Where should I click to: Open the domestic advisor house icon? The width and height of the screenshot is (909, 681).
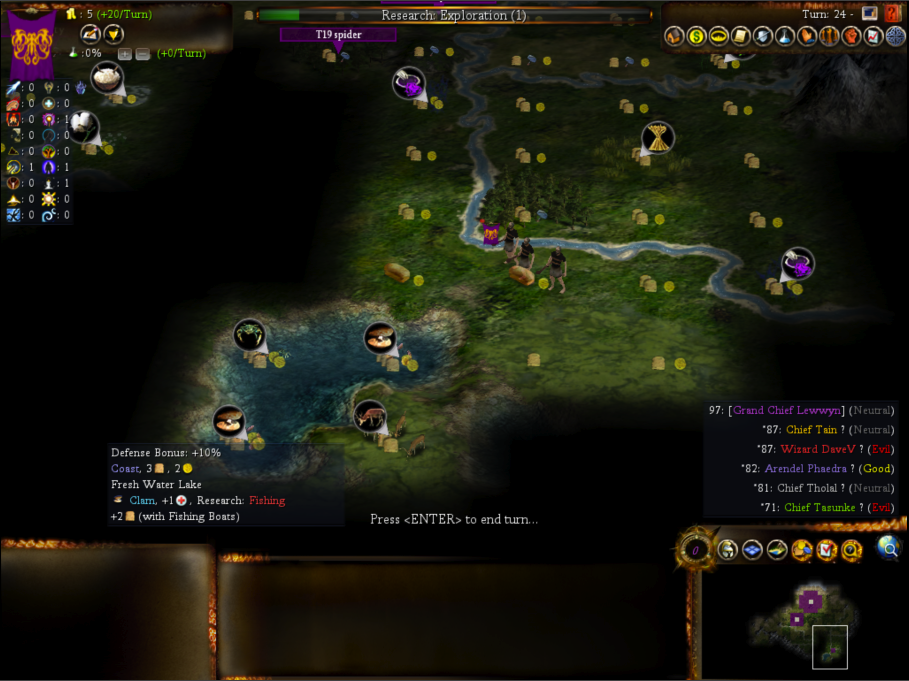click(x=674, y=37)
